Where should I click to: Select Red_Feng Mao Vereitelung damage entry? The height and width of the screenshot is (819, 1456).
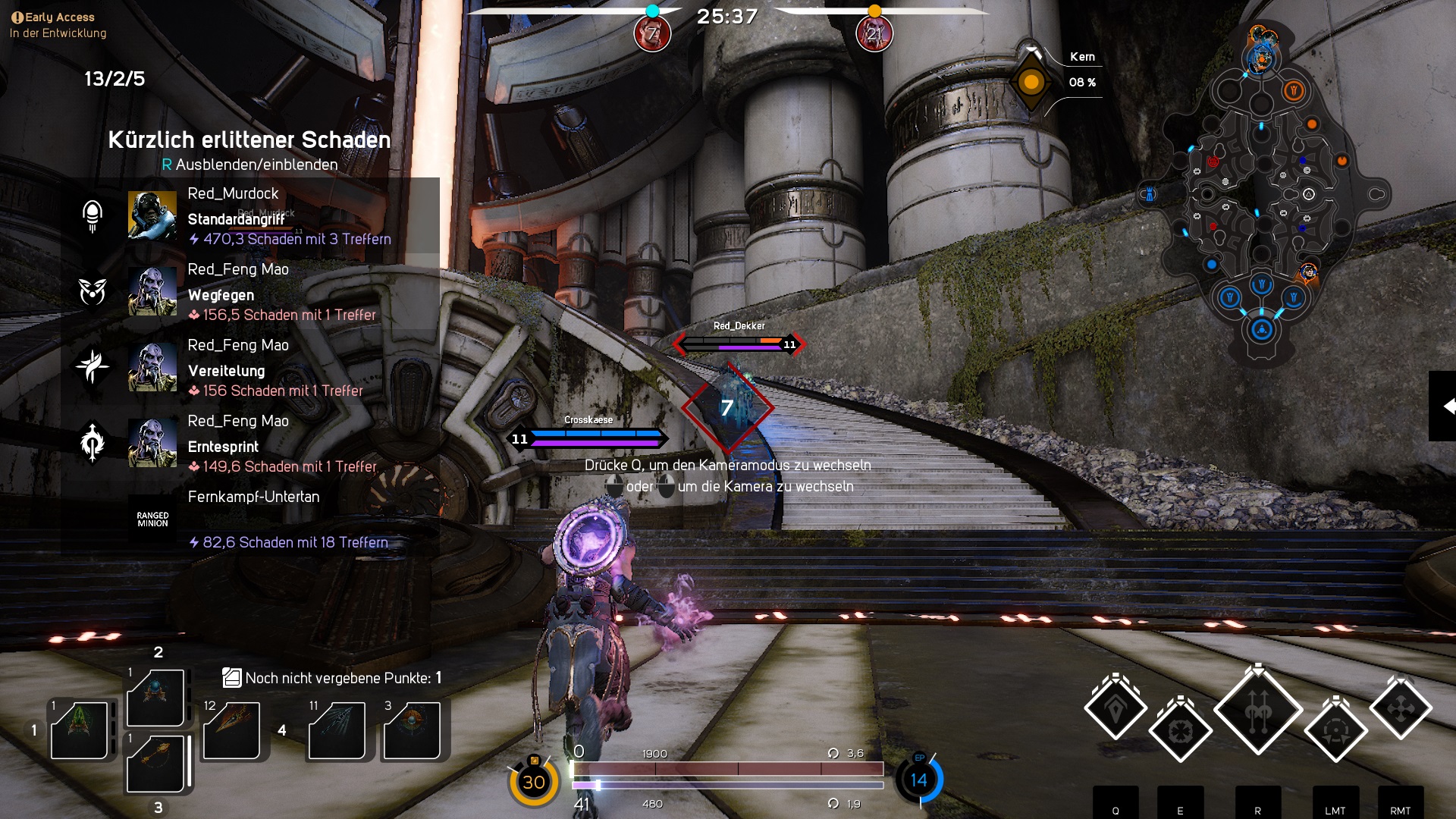(x=250, y=368)
